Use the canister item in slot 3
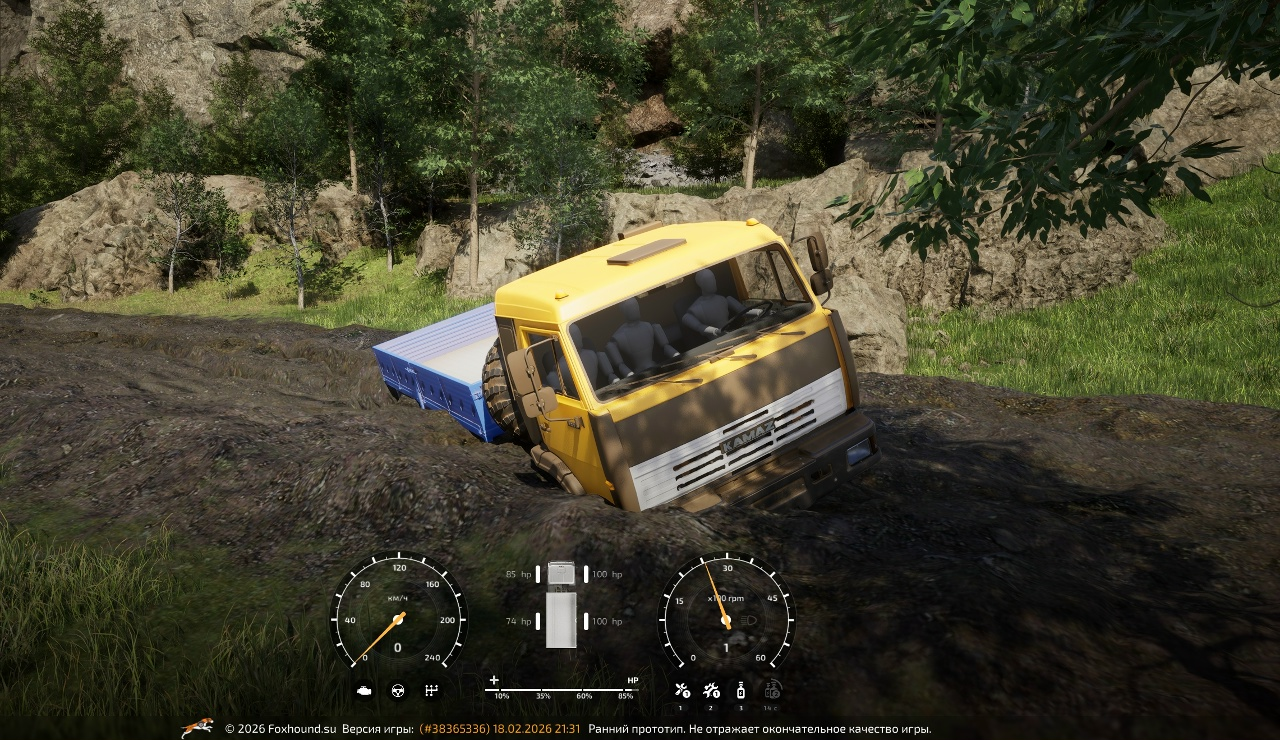Viewport: 1280px width, 740px height. [741, 689]
